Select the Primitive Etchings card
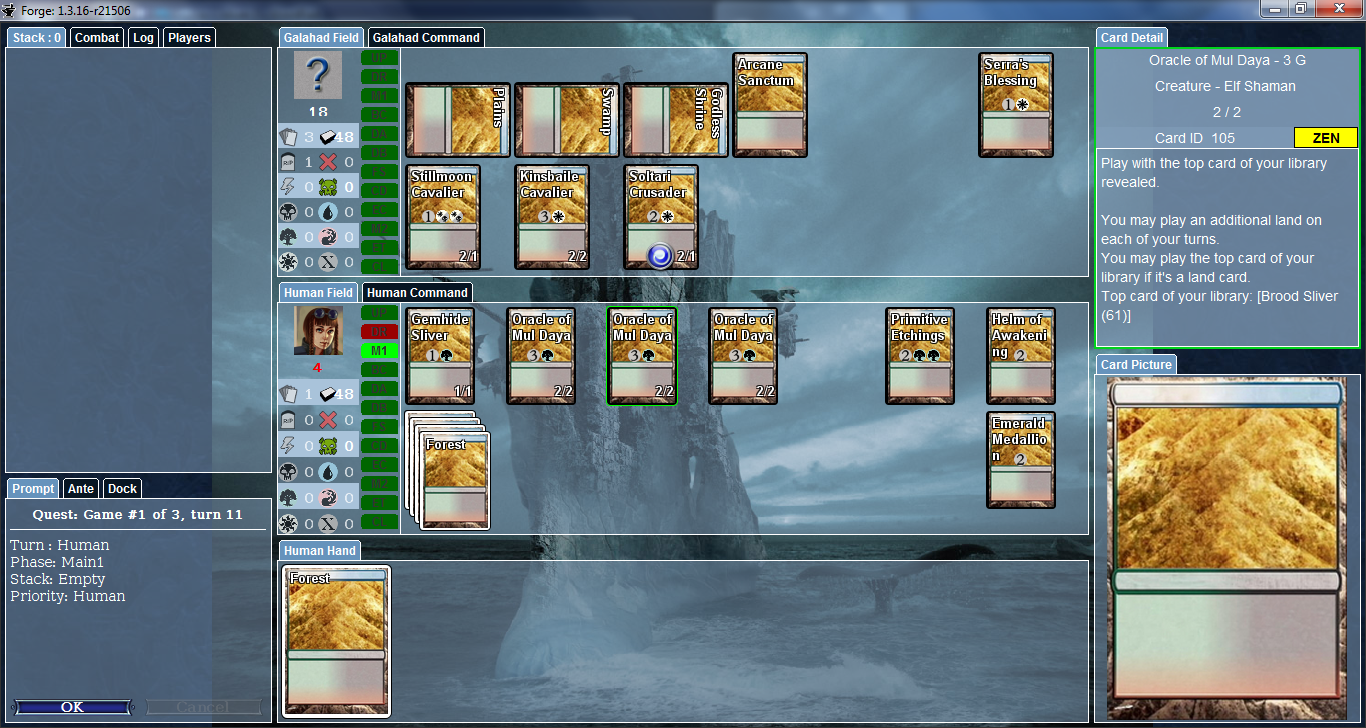This screenshot has width=1366, height=728. tap(919, 355)
